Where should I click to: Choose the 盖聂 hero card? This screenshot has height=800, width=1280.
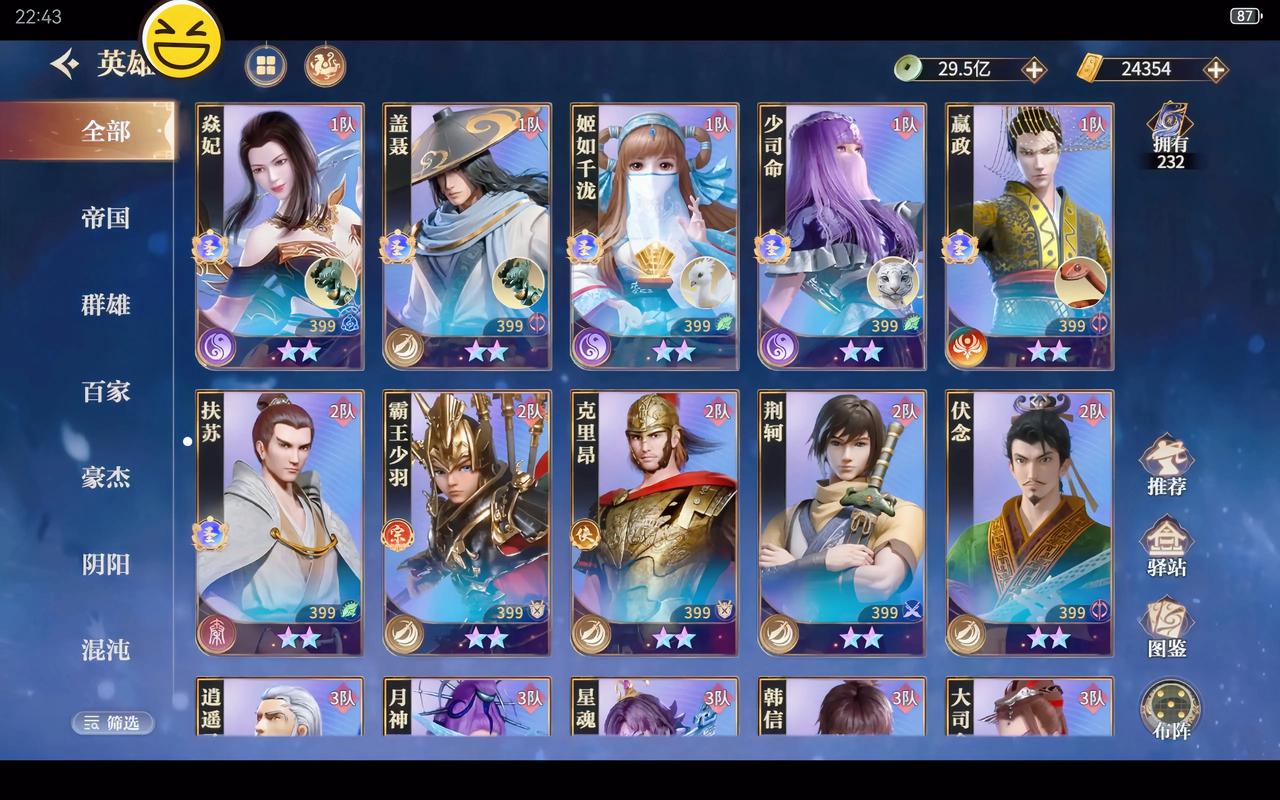(x=467, y=236)
